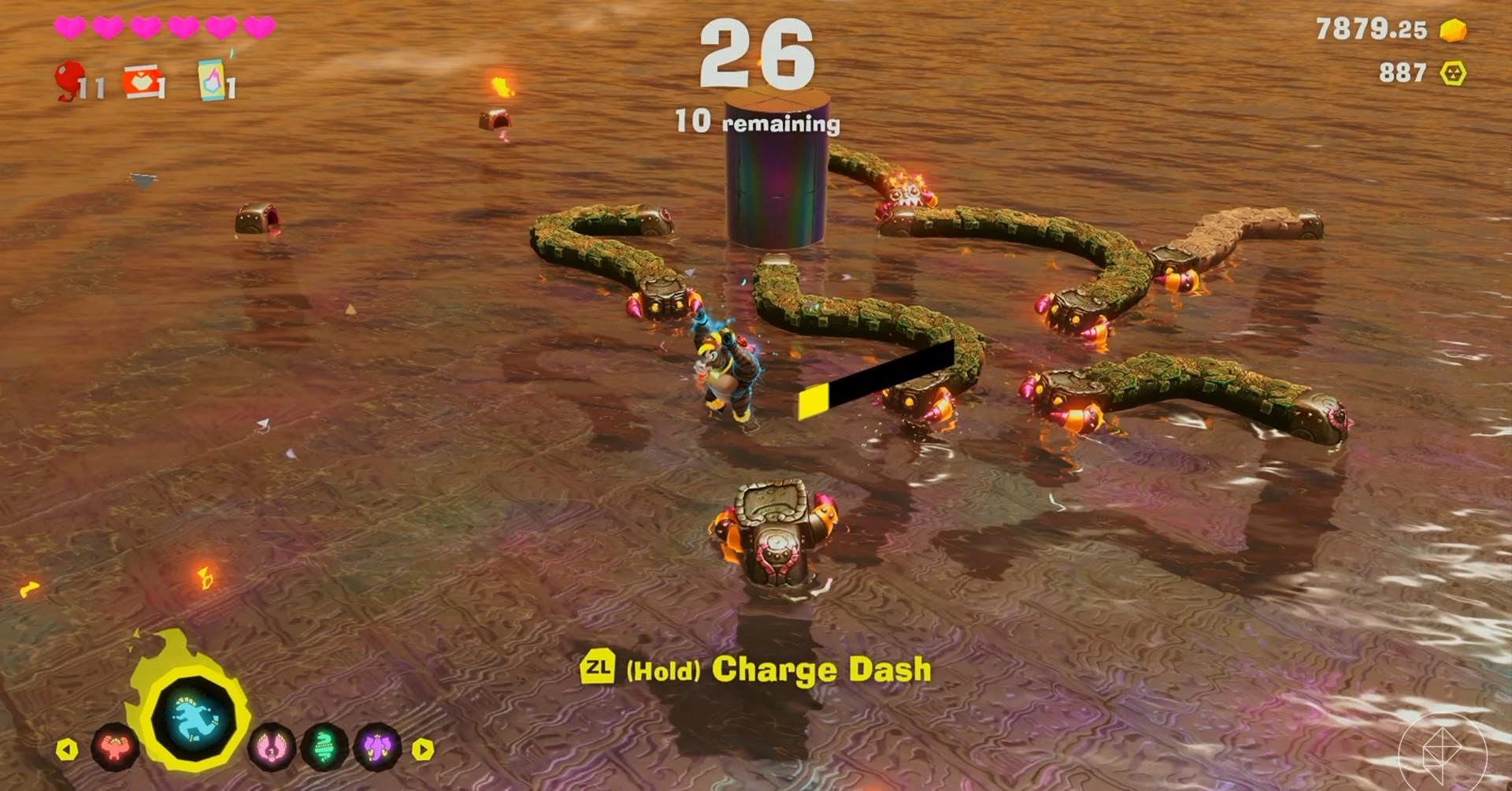Cycle transformations with the right arrow
1512x791 pixels.
(423, 748)
